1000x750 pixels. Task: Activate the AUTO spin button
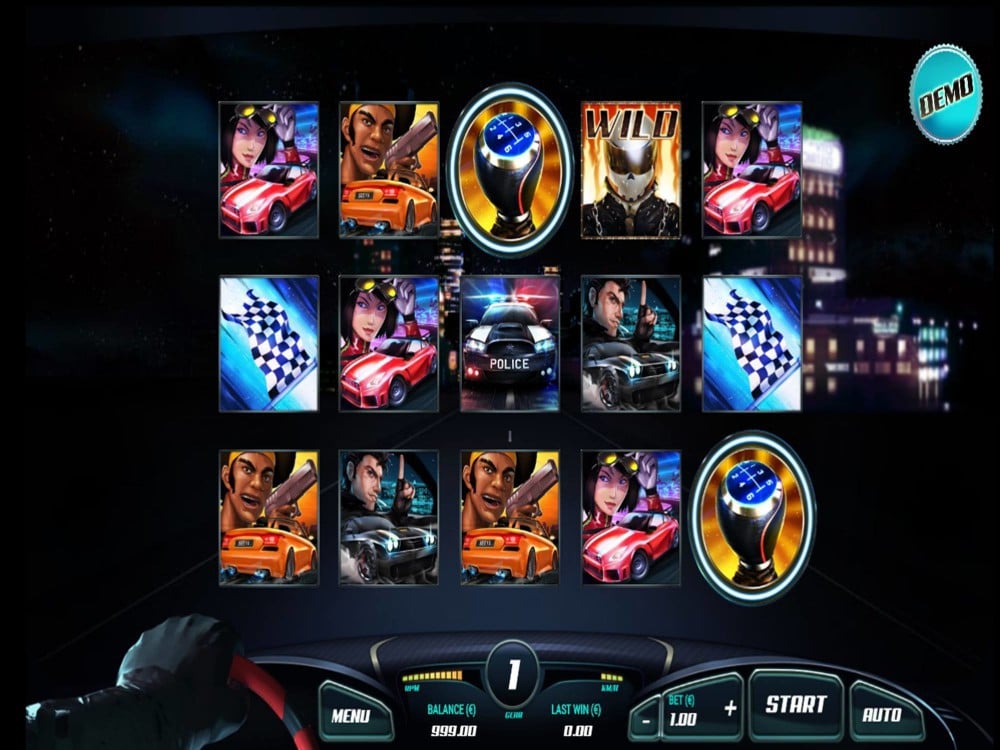pos(881,714)
